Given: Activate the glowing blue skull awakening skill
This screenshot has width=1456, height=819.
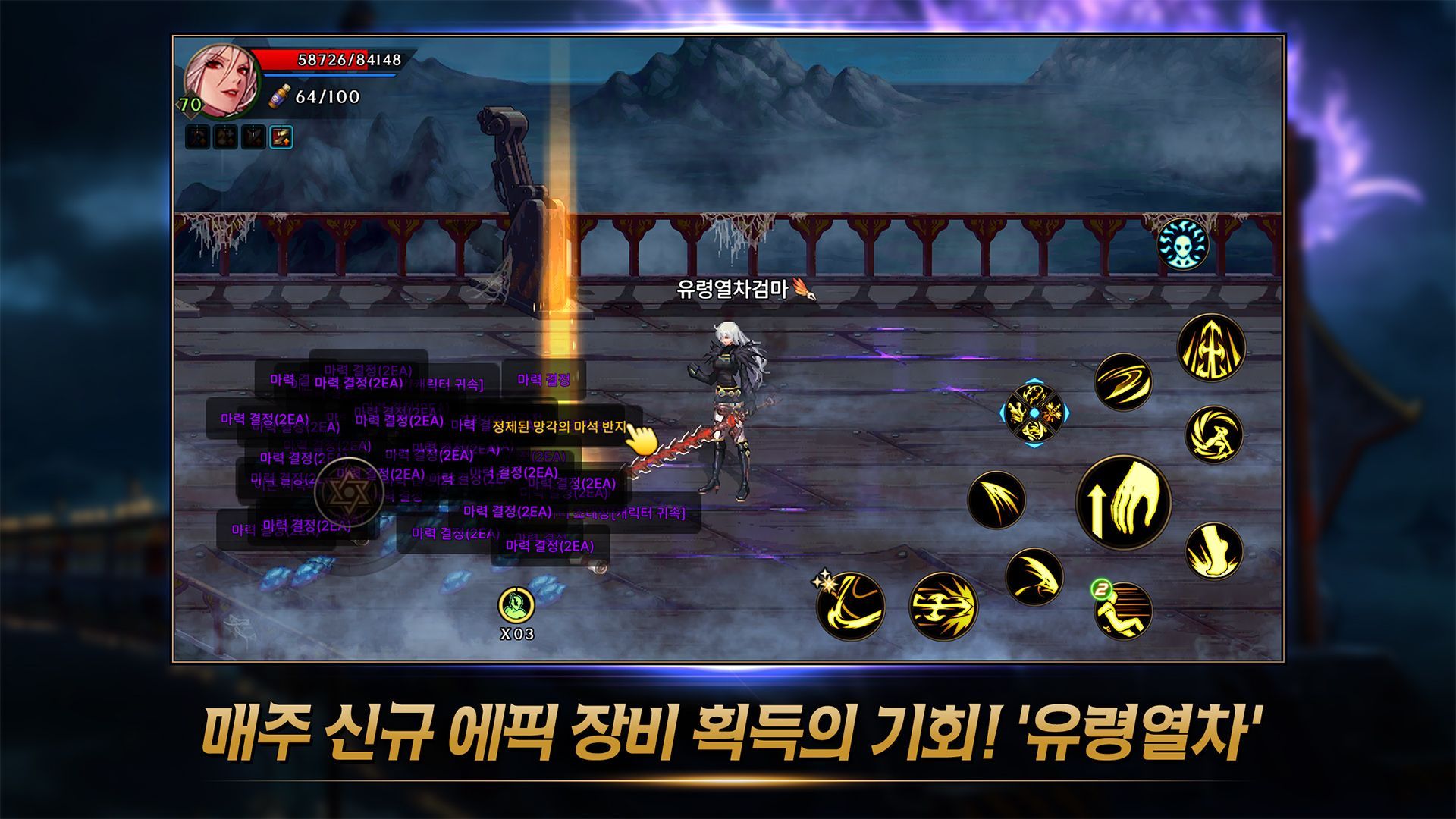Looking at the screenshot, I should point(1182,245).
